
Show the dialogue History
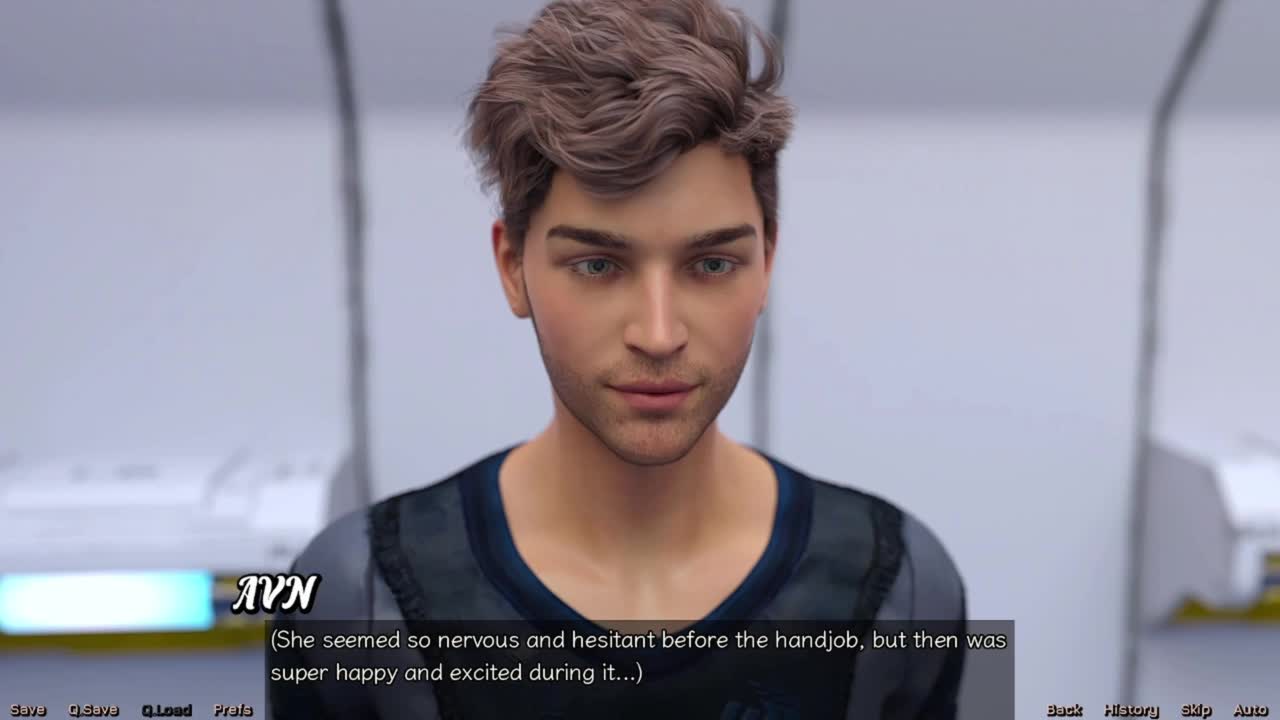[1131, 710]
